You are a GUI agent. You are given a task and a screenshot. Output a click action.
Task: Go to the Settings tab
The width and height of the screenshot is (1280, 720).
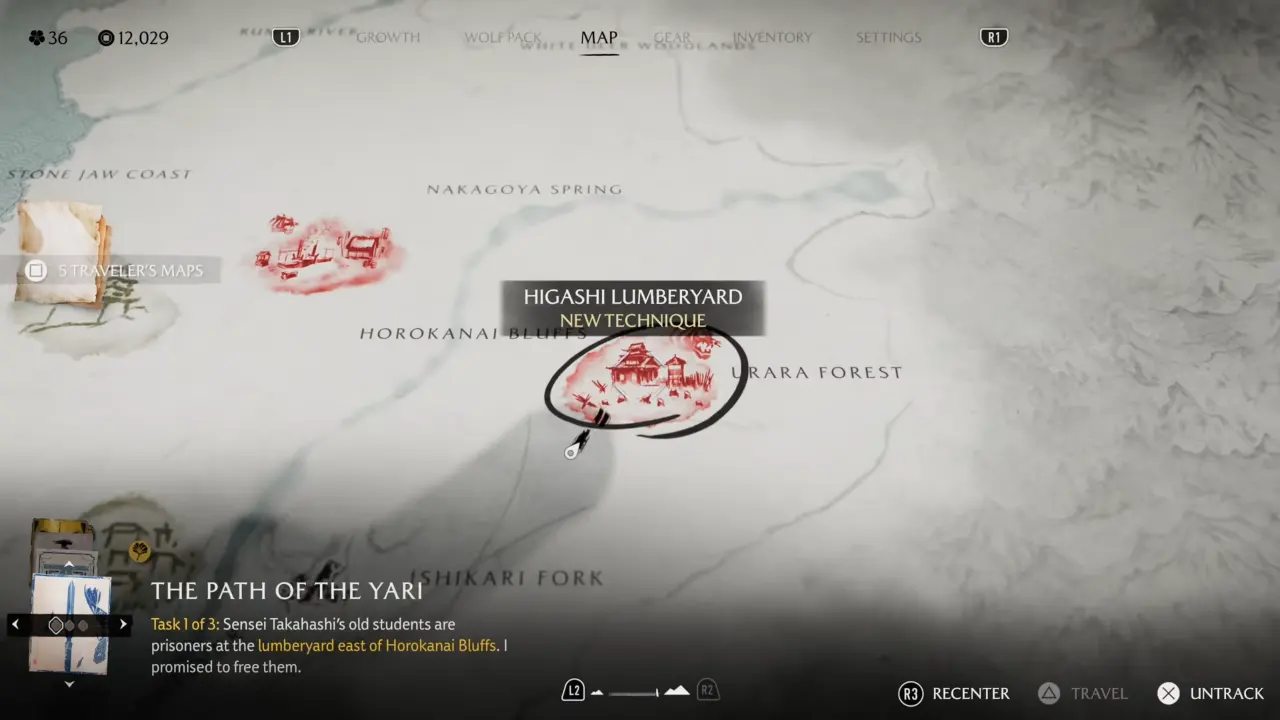[x=888, y=38]
